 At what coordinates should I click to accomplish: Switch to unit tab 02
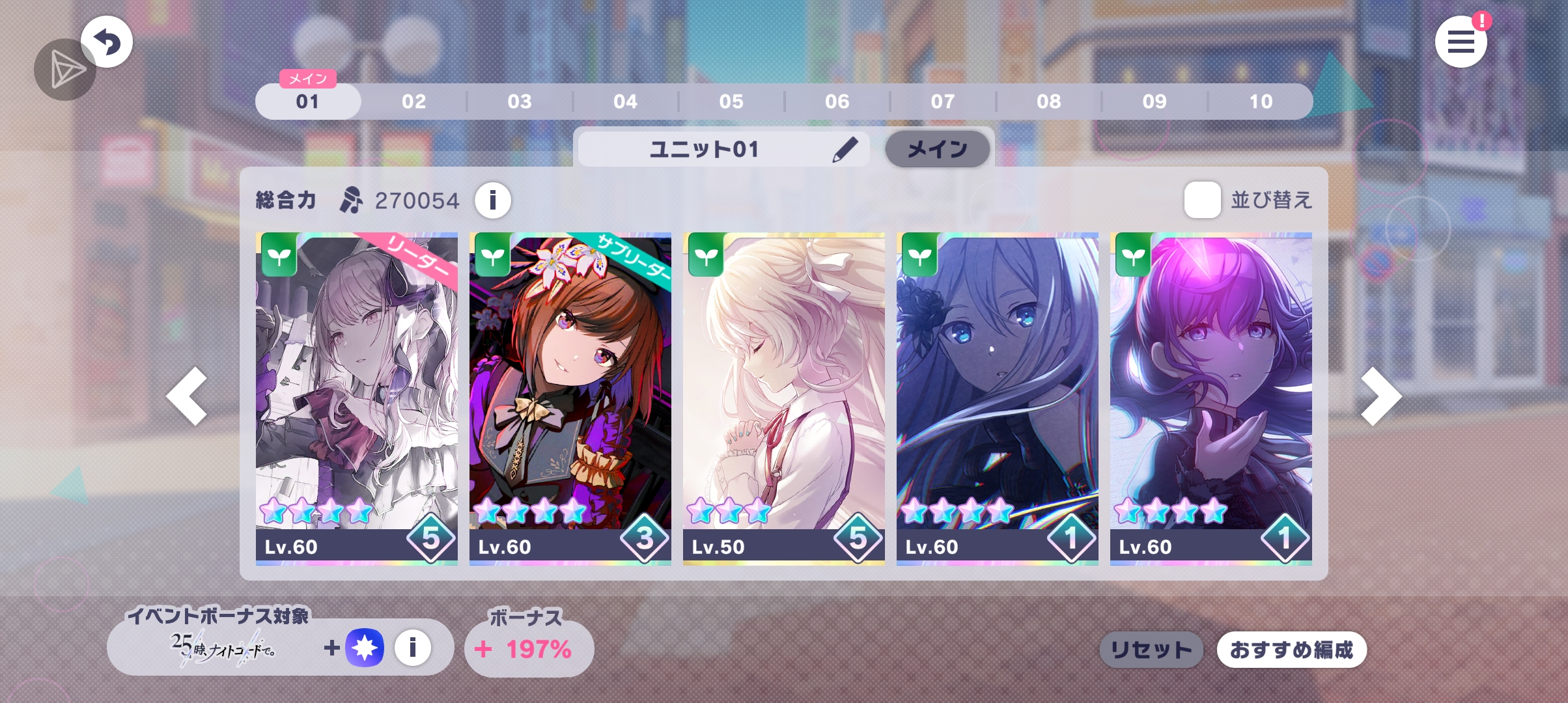click(413, 102)
